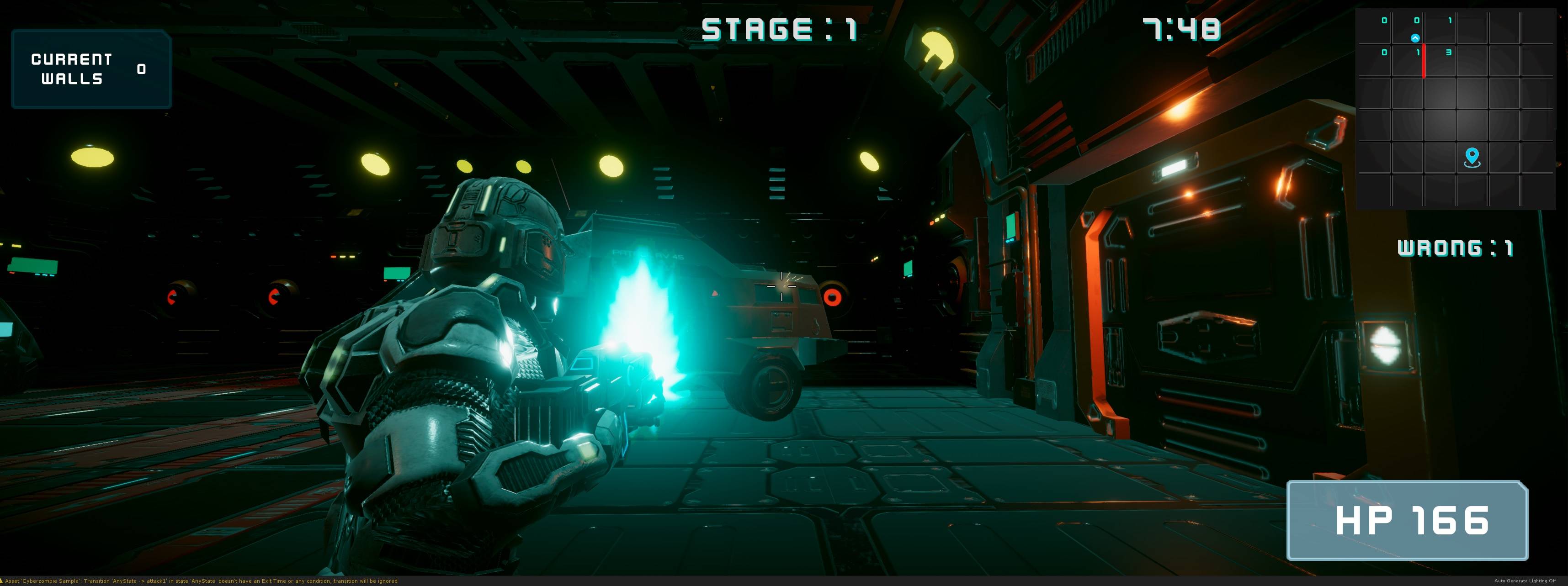Click the Auto Generate Lighting Off label
This screenshot has height=586, width=1568.
1525,581
